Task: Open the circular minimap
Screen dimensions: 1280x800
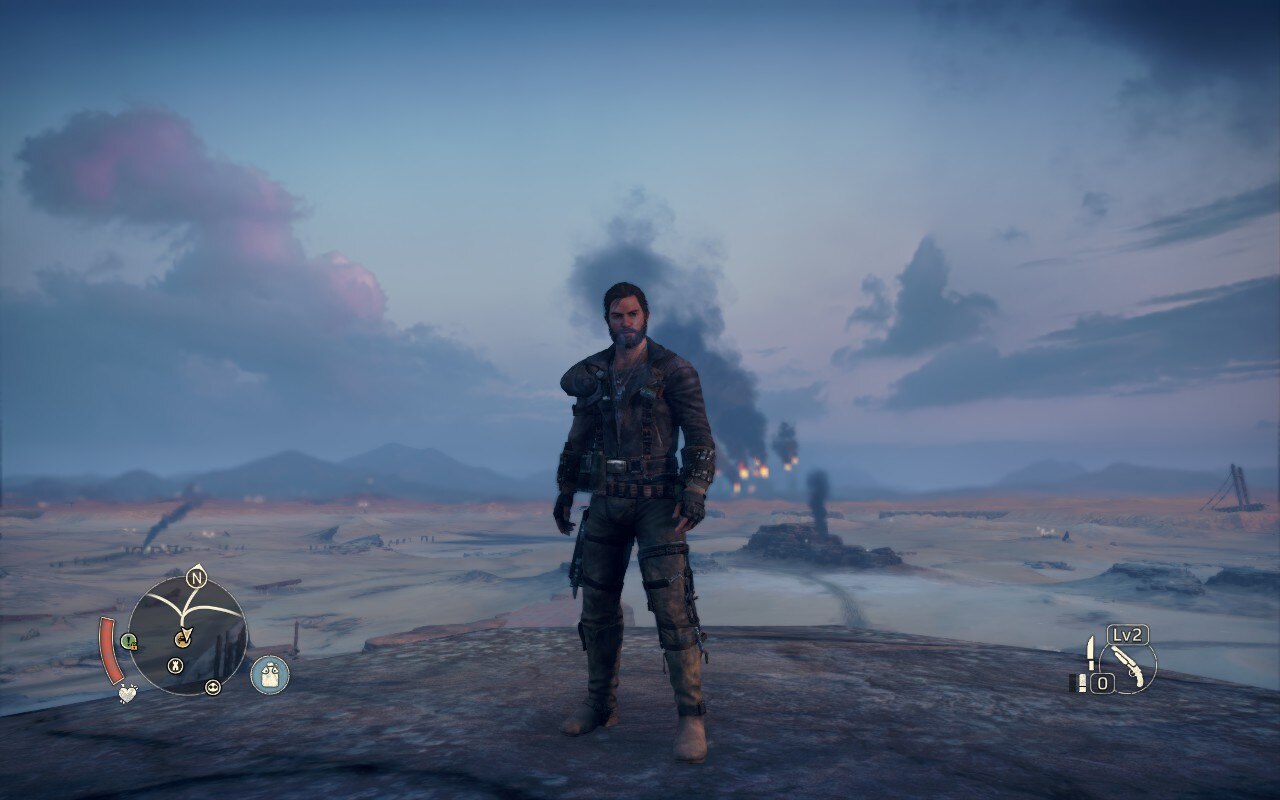Action: [x=188, y=635]
